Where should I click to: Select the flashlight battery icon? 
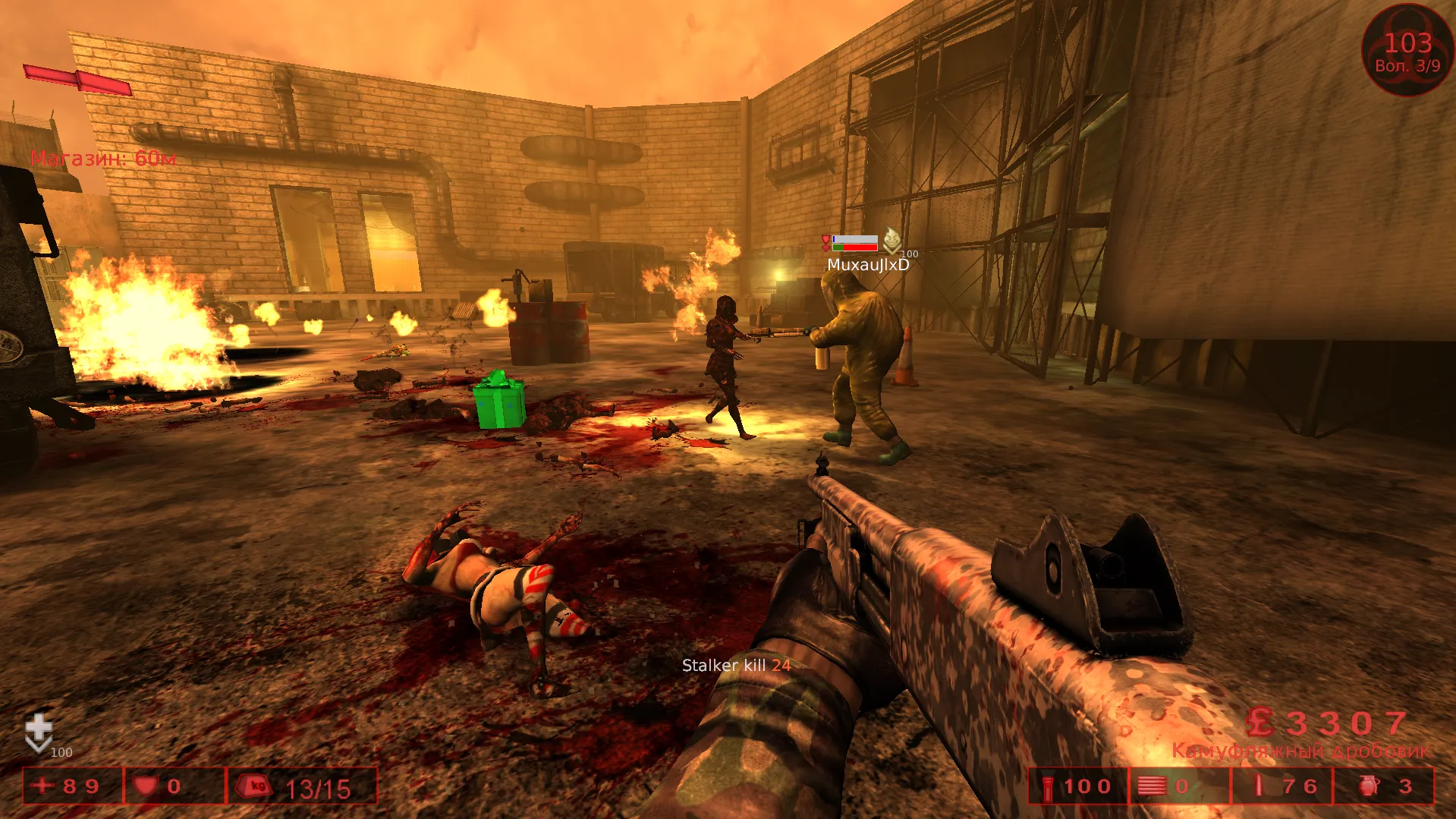coord(1048,787)
